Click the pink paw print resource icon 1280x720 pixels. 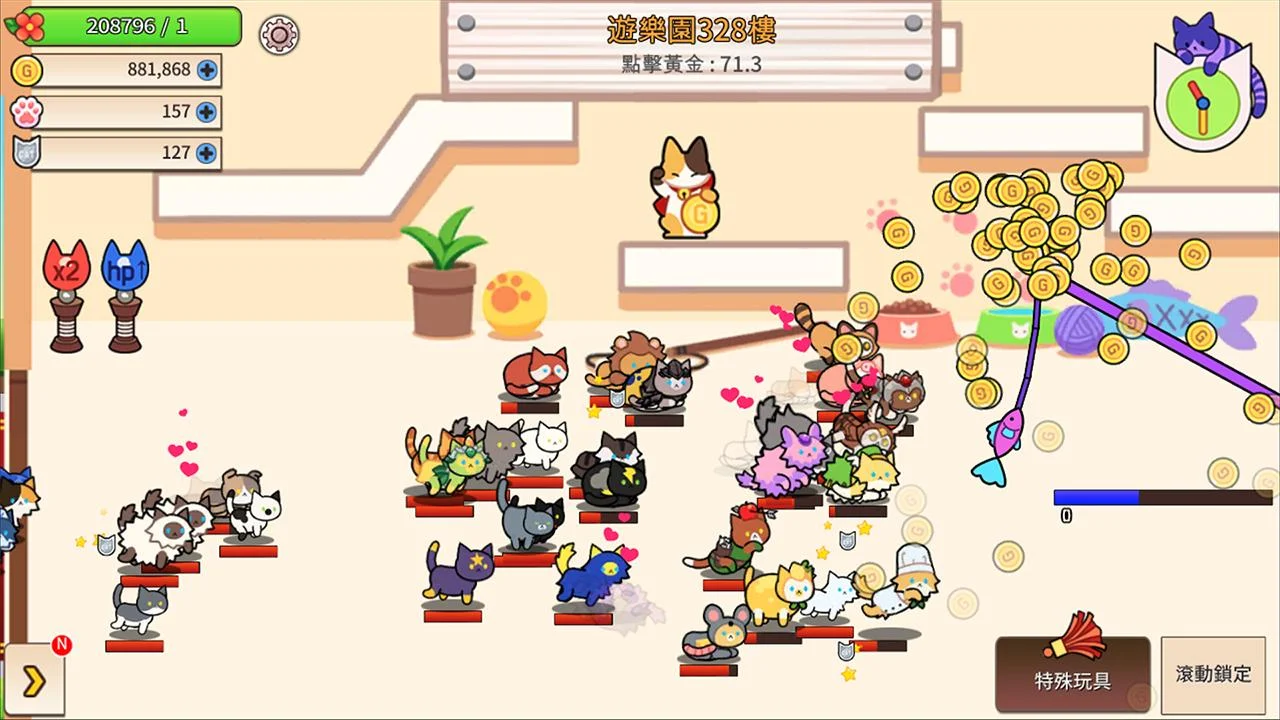click(27, 112)
